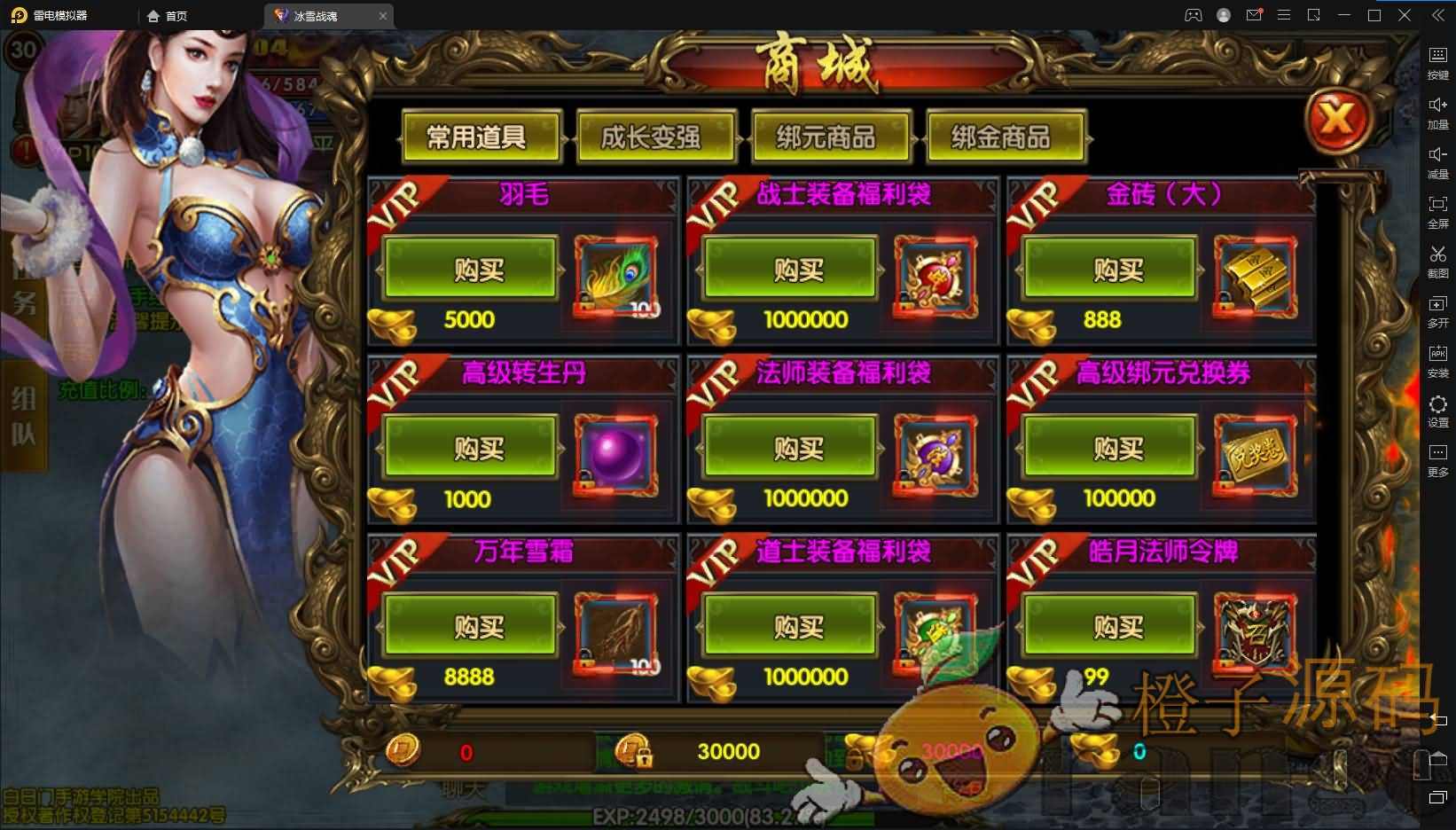
Task: Click the peacock feather item thumbnail
Action: pos(615,277)
